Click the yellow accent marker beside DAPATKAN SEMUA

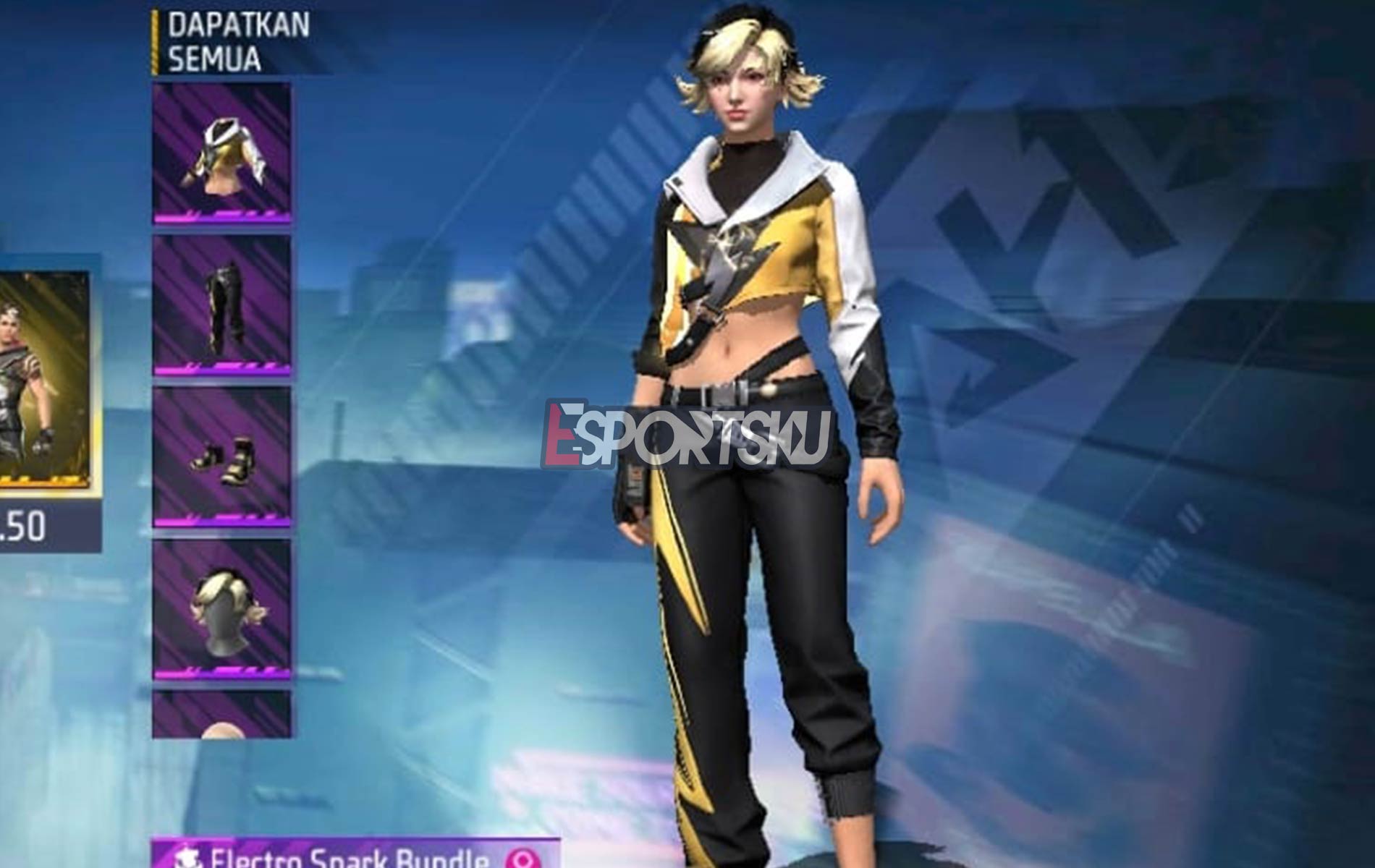(x=155, y=40)
